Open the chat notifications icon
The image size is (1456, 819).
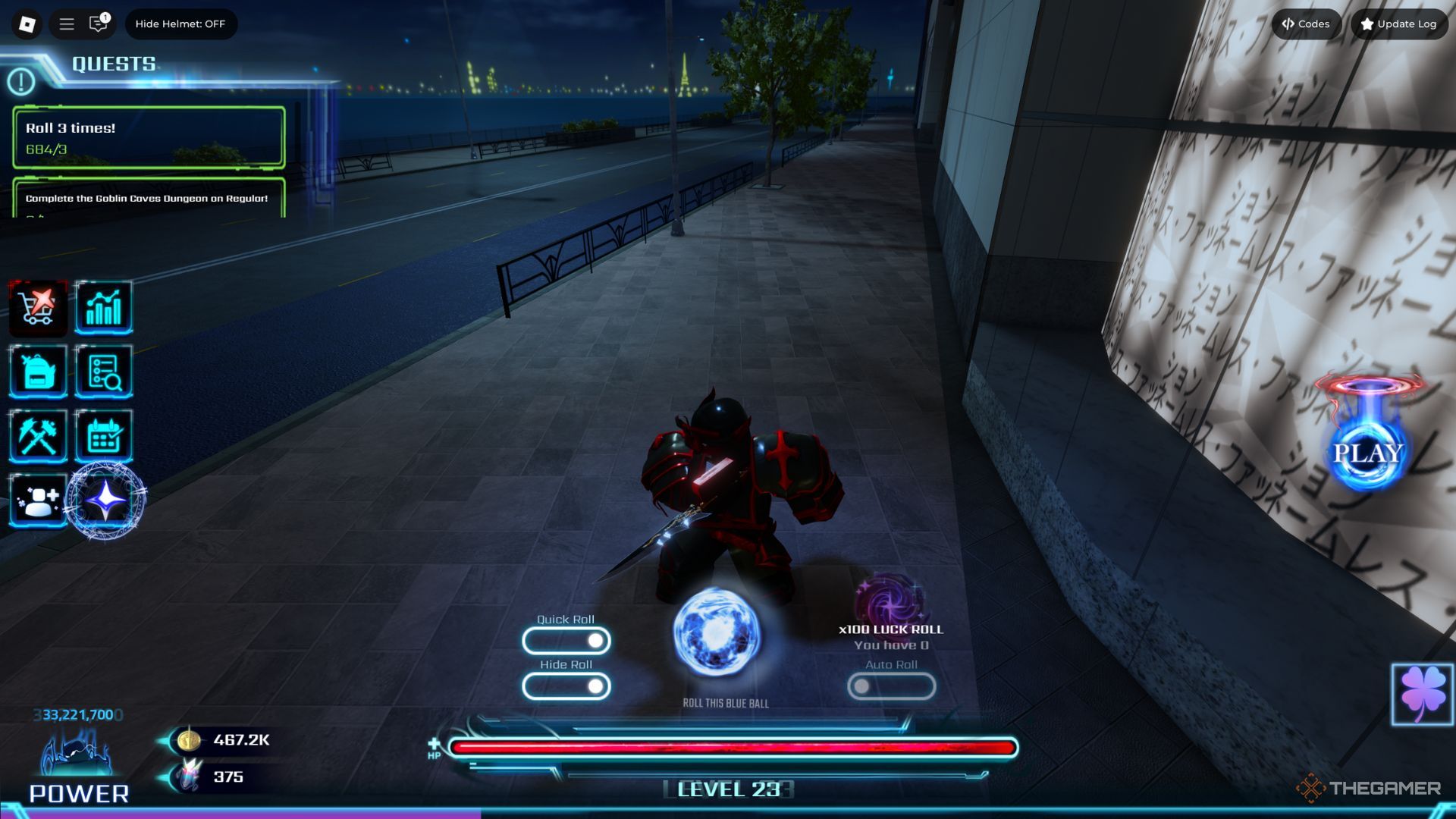point(99,24)
